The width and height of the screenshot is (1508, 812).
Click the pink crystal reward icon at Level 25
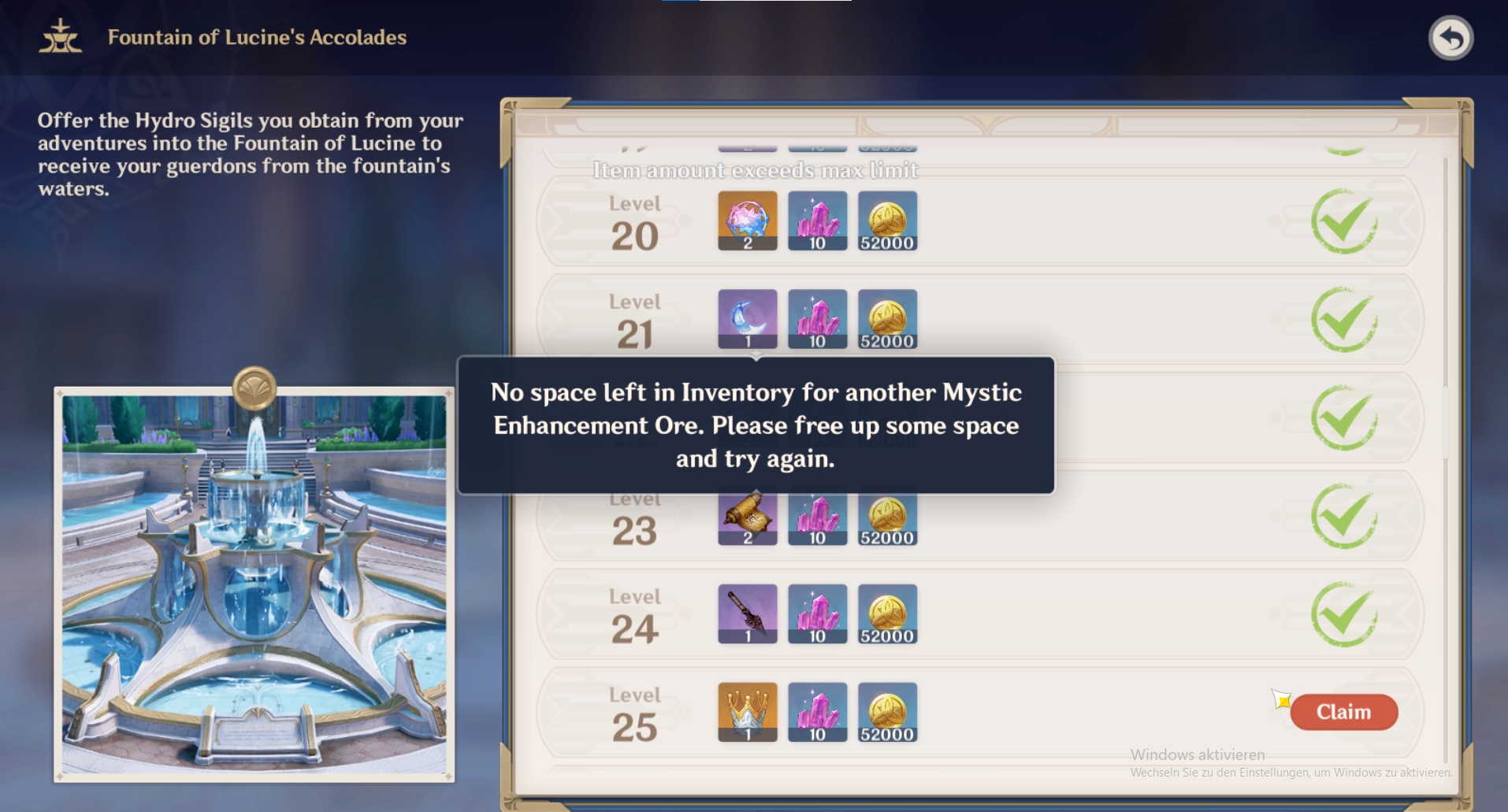[817, 711]
